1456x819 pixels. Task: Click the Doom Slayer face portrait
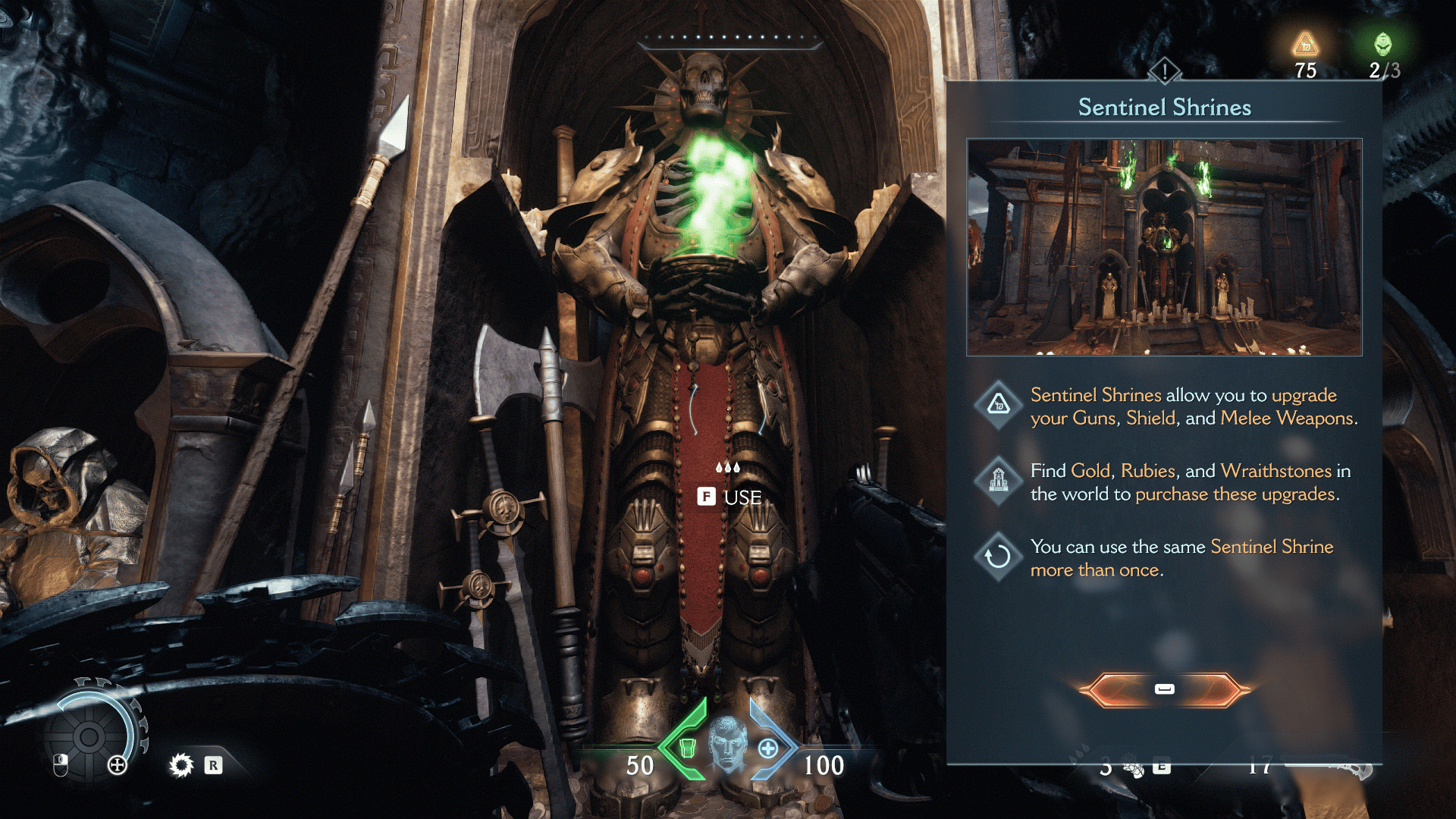[x=728, y=745]
